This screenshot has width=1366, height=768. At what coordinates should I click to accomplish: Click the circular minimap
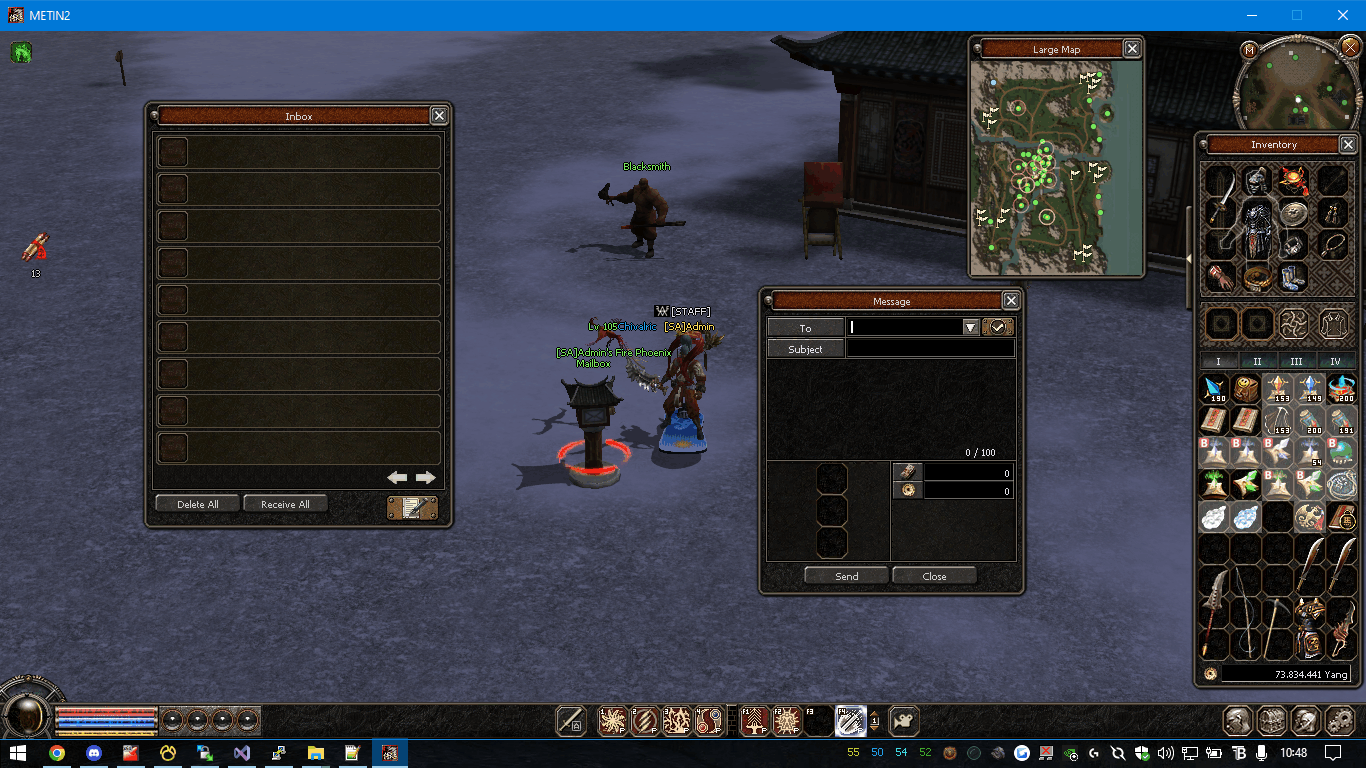(1297, 88)
